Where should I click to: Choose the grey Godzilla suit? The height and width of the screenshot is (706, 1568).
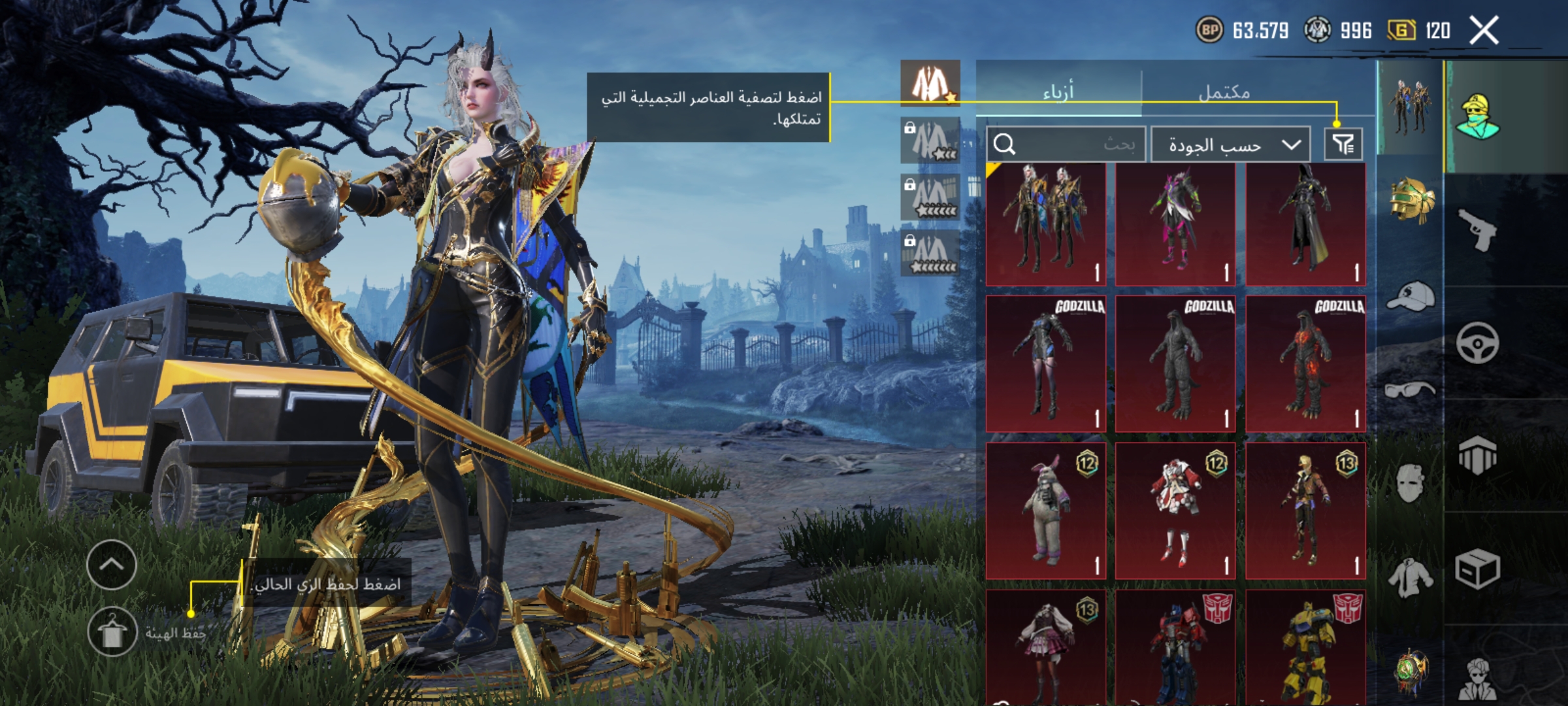click(x=1175, y=363)
